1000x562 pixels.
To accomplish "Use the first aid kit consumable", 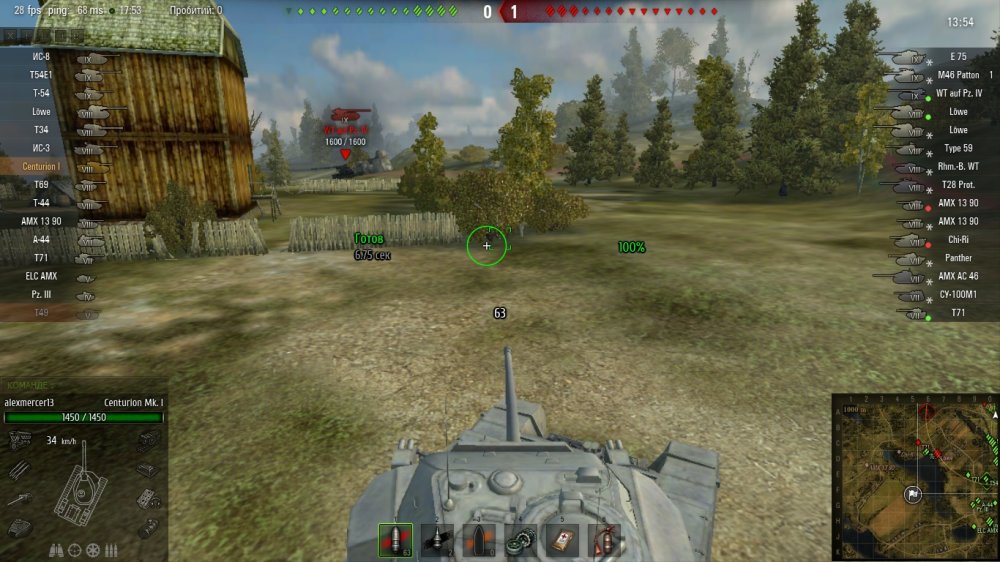I will [562, 540].
